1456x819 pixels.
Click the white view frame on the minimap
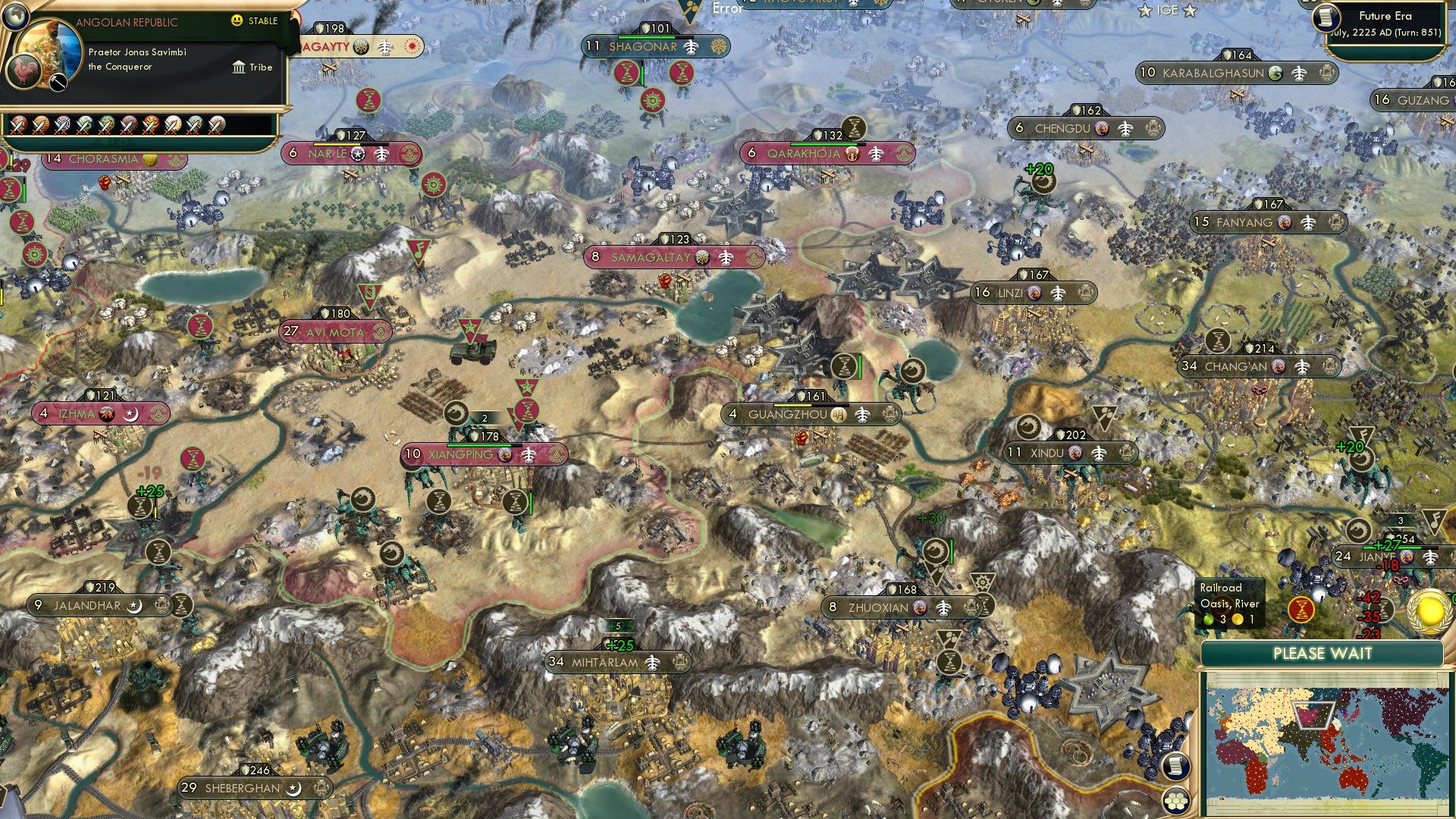coord(1313,715)
